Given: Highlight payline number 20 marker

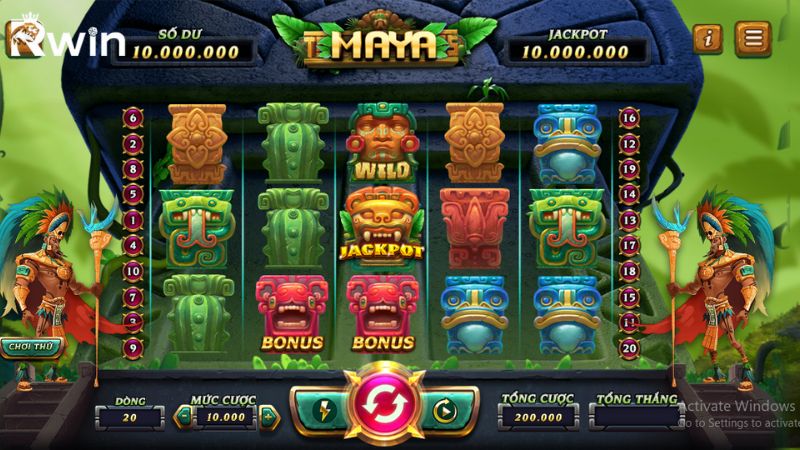Looking at the screenshot, I should [x=629, y=347].
